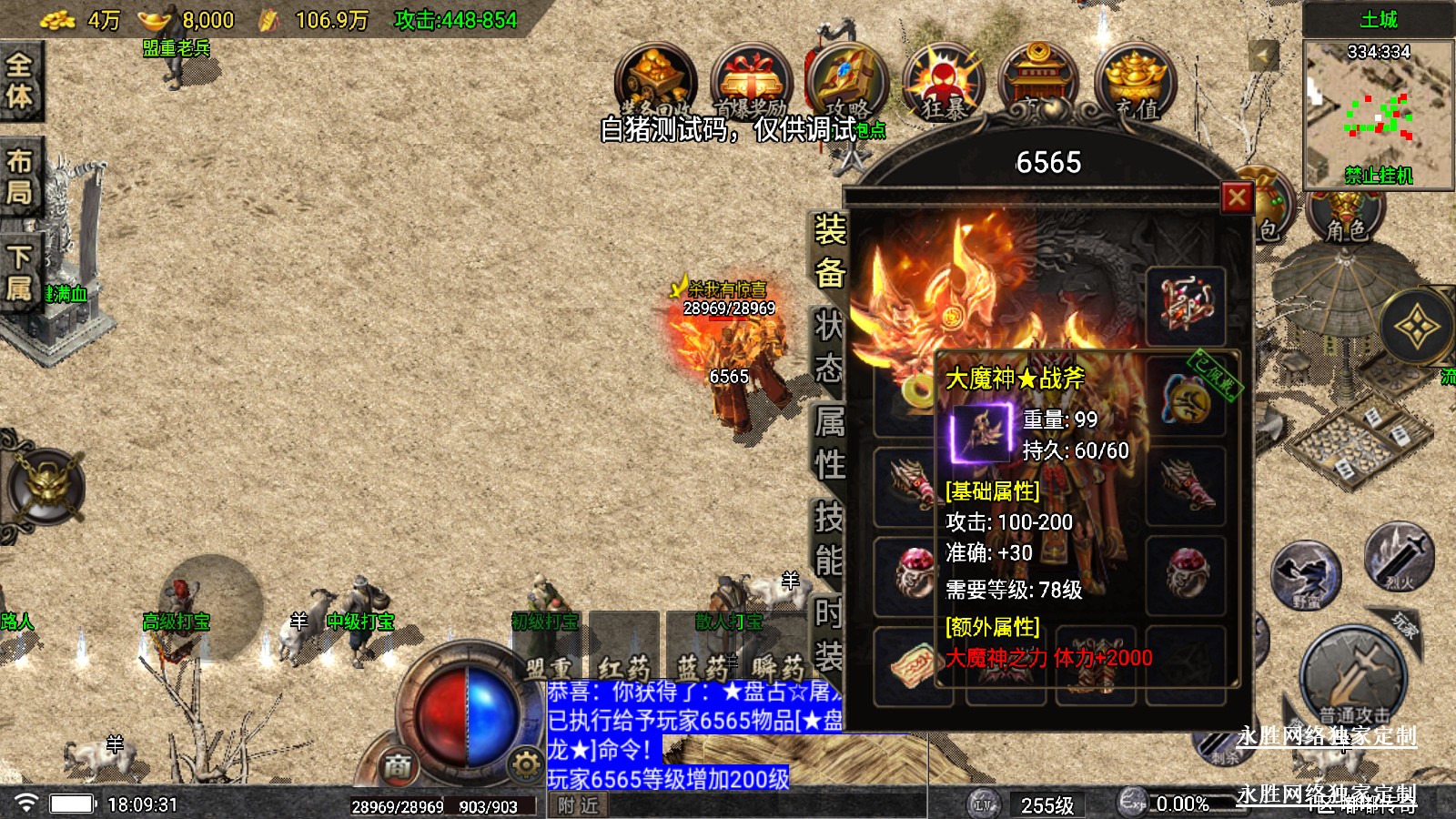The image size is (1456, 819).
Task: Open the 商 shop button
Action: (x=397, y=766)
